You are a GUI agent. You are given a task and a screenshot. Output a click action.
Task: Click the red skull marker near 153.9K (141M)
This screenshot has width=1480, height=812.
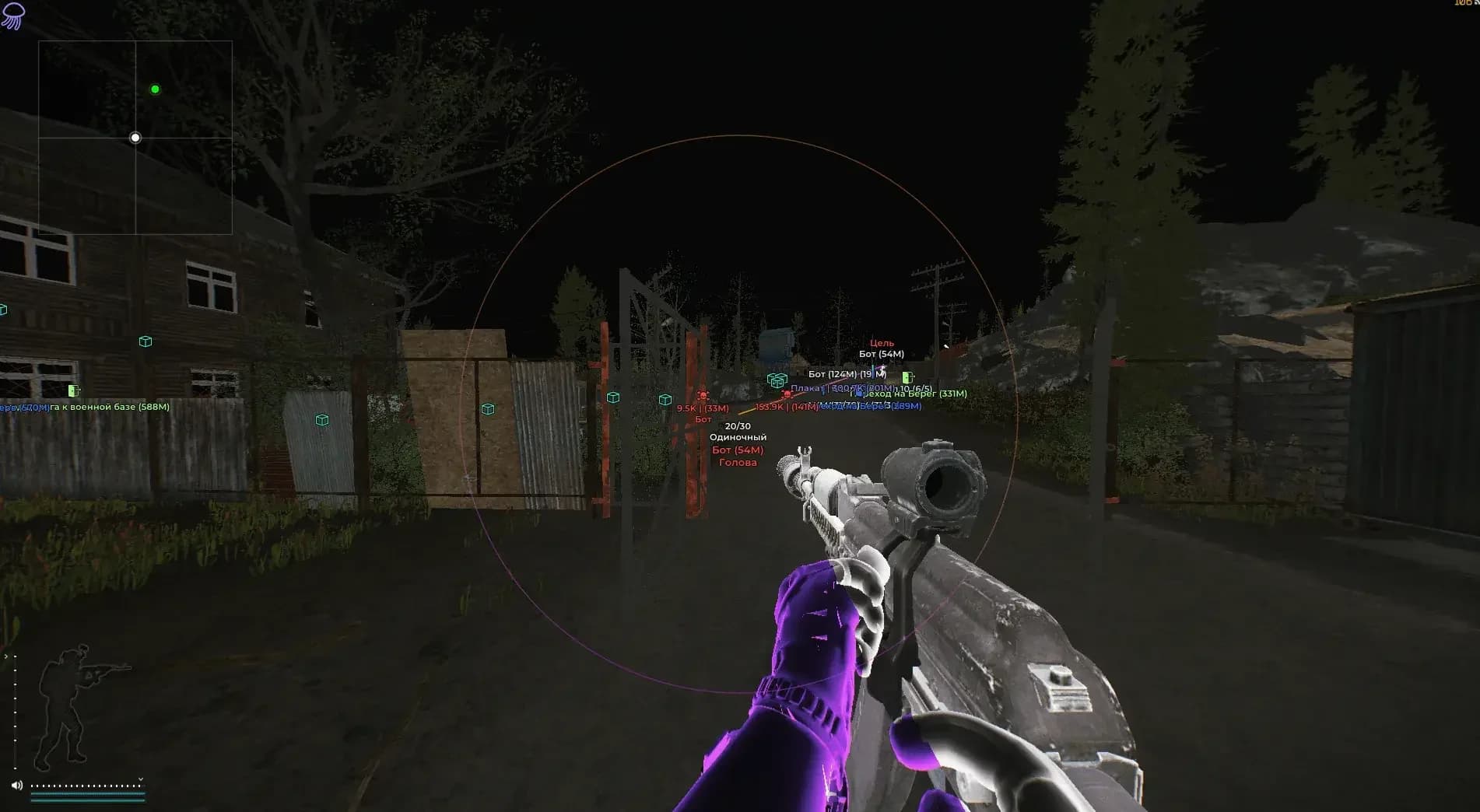tap(787, 394)
